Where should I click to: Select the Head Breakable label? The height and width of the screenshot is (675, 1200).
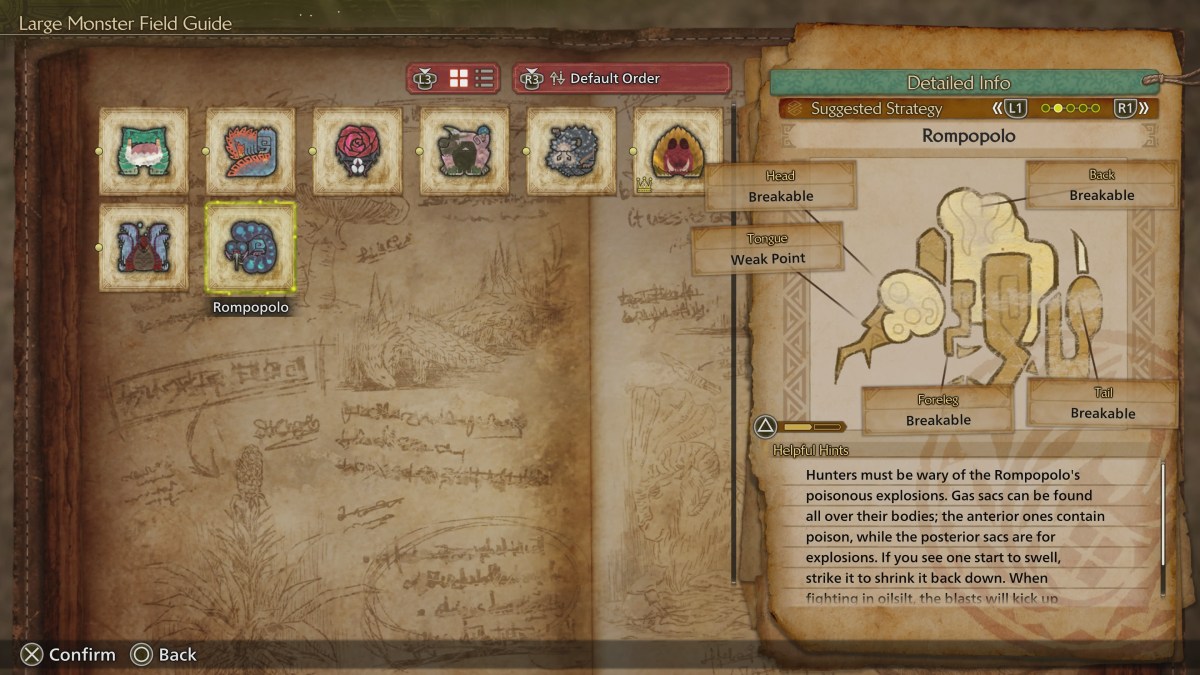point(781,187)
